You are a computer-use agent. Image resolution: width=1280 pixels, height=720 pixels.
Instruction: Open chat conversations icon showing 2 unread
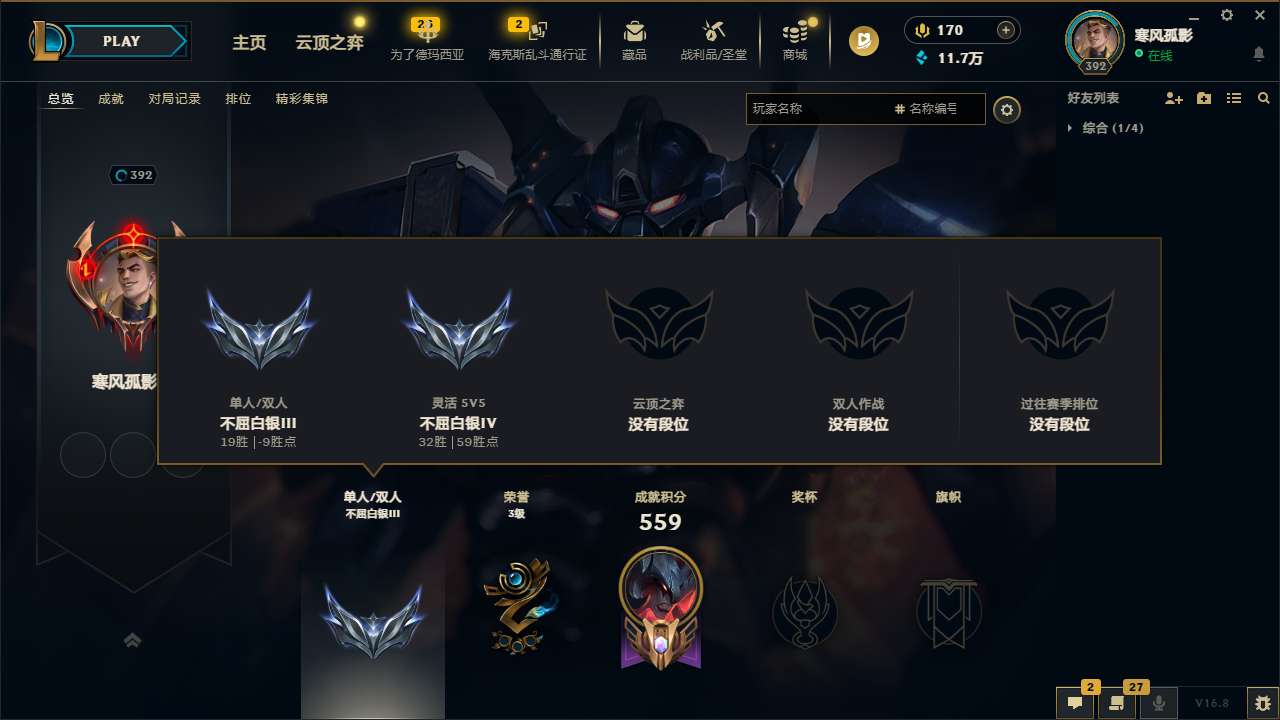(1075, 704)
